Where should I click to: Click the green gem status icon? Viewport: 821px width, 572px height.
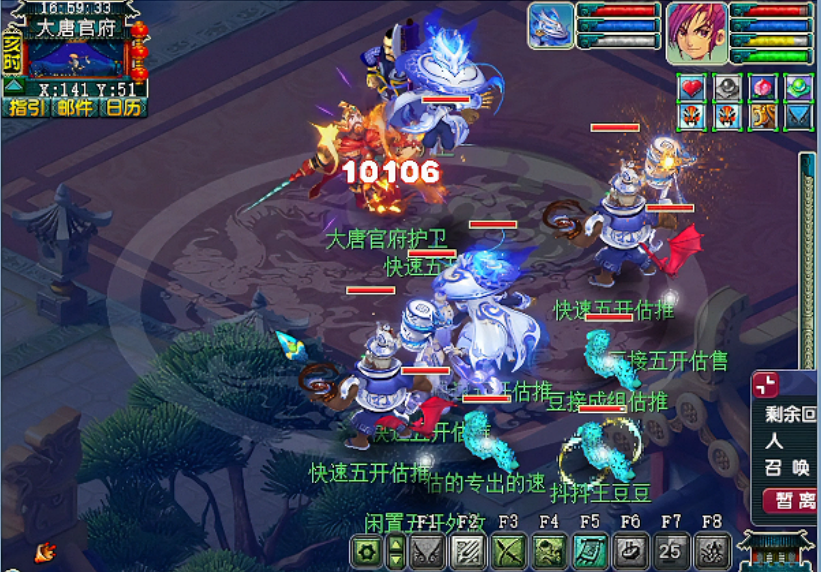tap(797, 88)
